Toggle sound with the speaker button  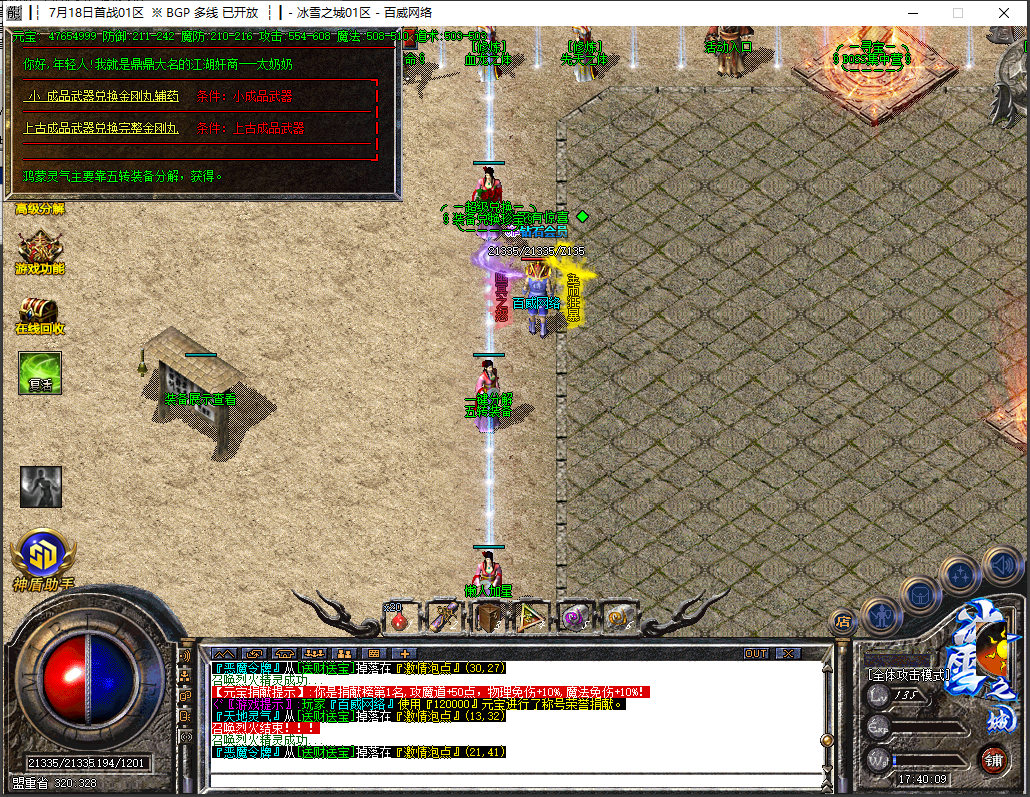(x=1001, y=563)
